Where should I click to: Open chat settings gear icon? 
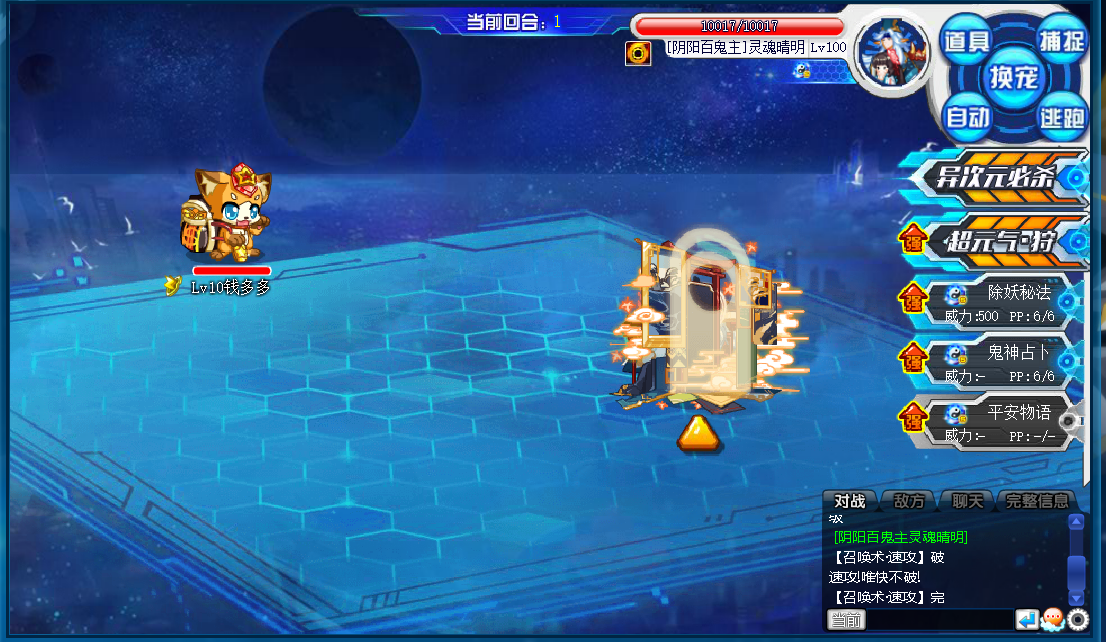pyautogui.click(x=1077, y=620)
